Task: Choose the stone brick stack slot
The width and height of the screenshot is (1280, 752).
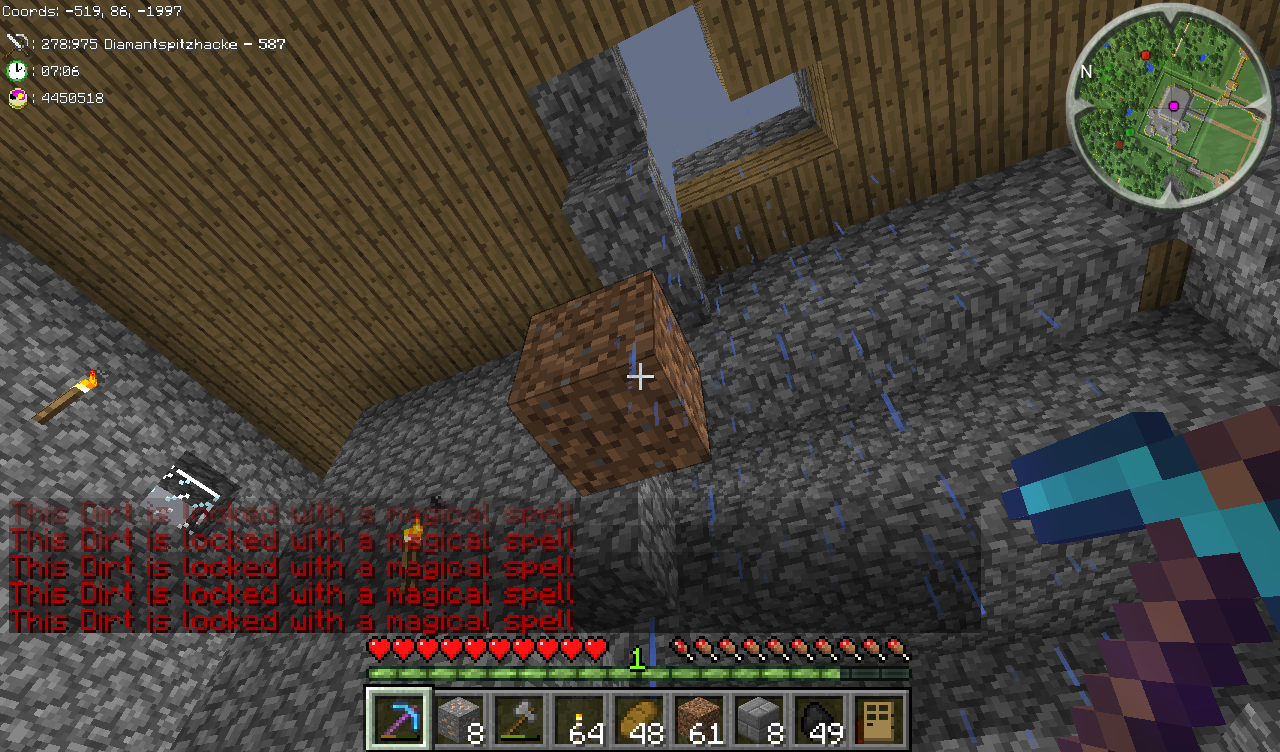Action: tap(759, 718)
